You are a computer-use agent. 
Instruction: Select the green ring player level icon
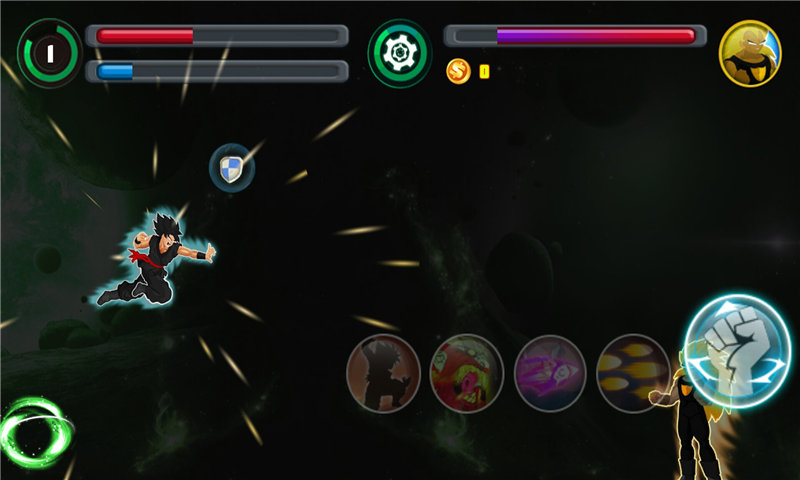tap(49, 53)
